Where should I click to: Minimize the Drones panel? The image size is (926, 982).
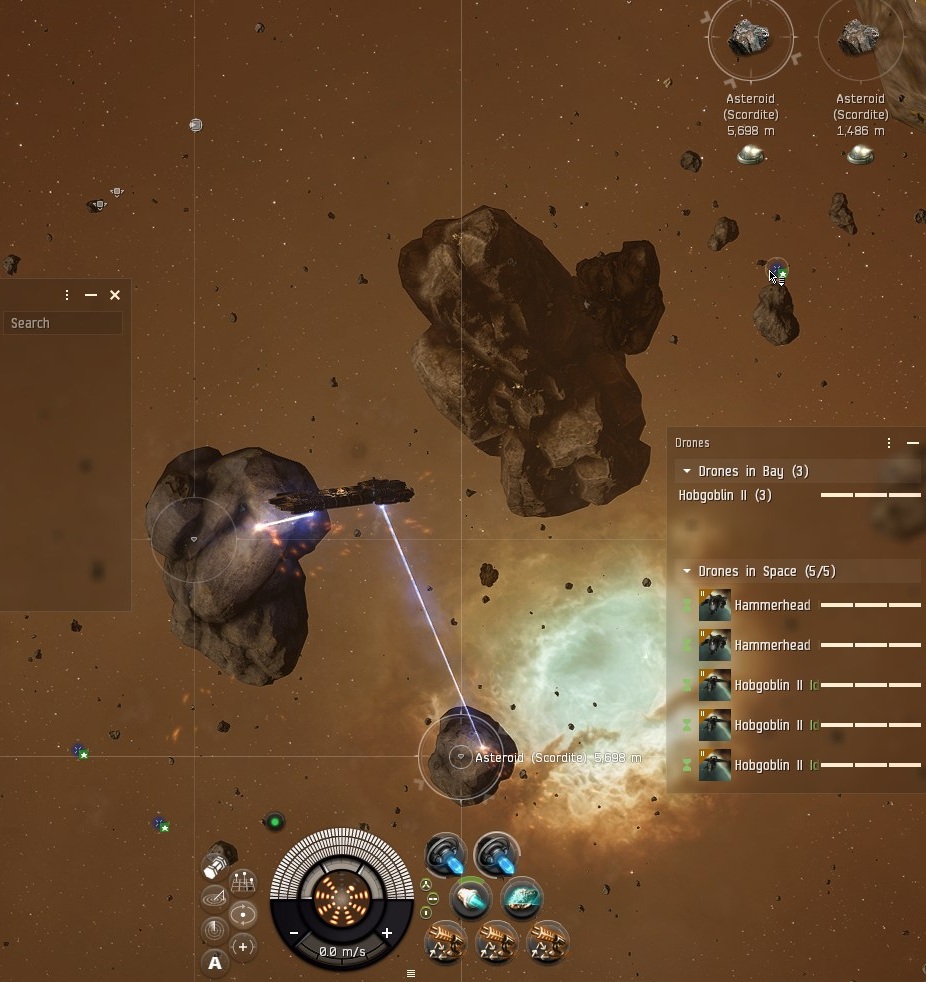tap(912, 443)
